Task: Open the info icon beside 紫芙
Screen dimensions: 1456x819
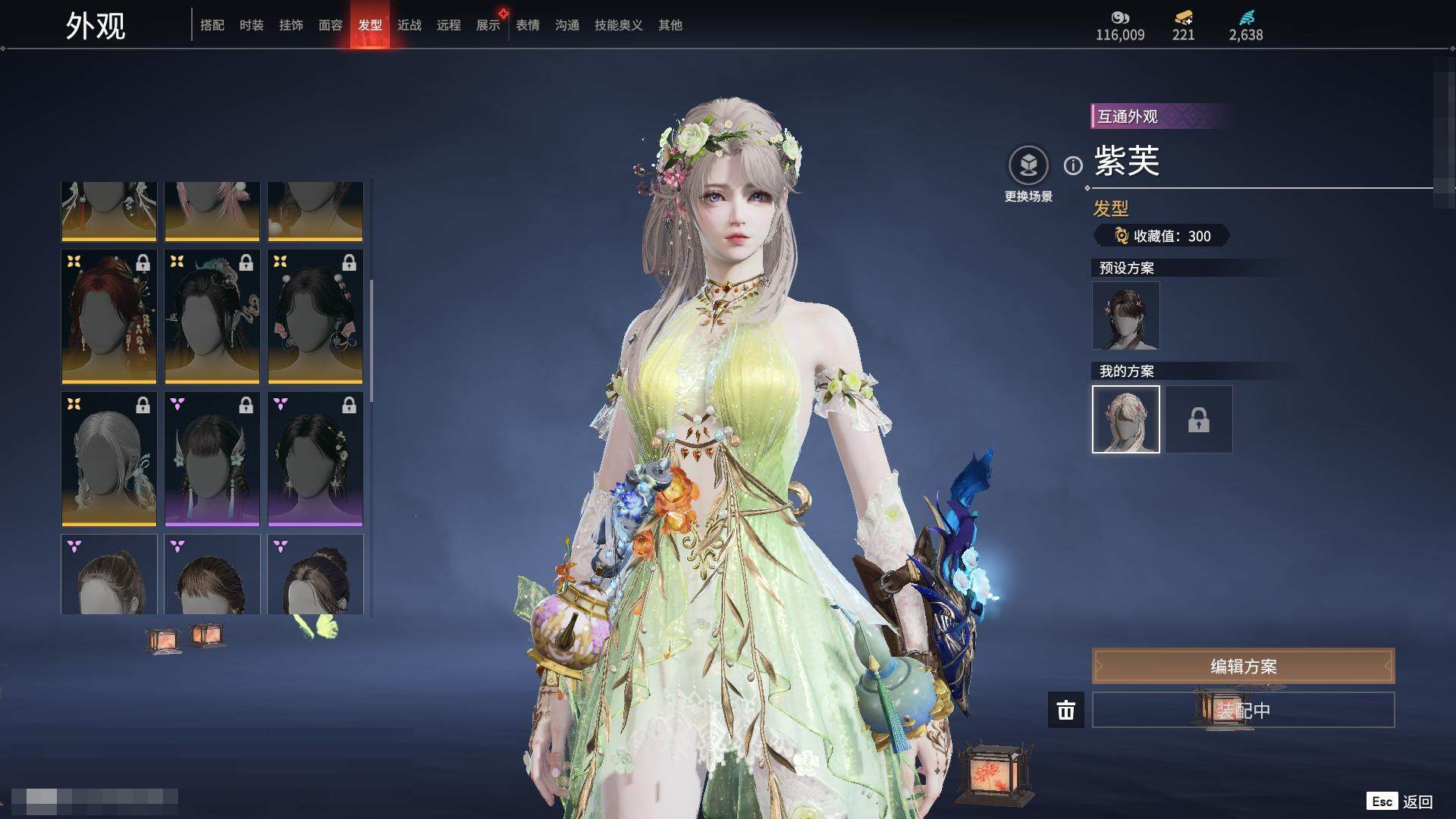Action: [x=1073, y=165]
